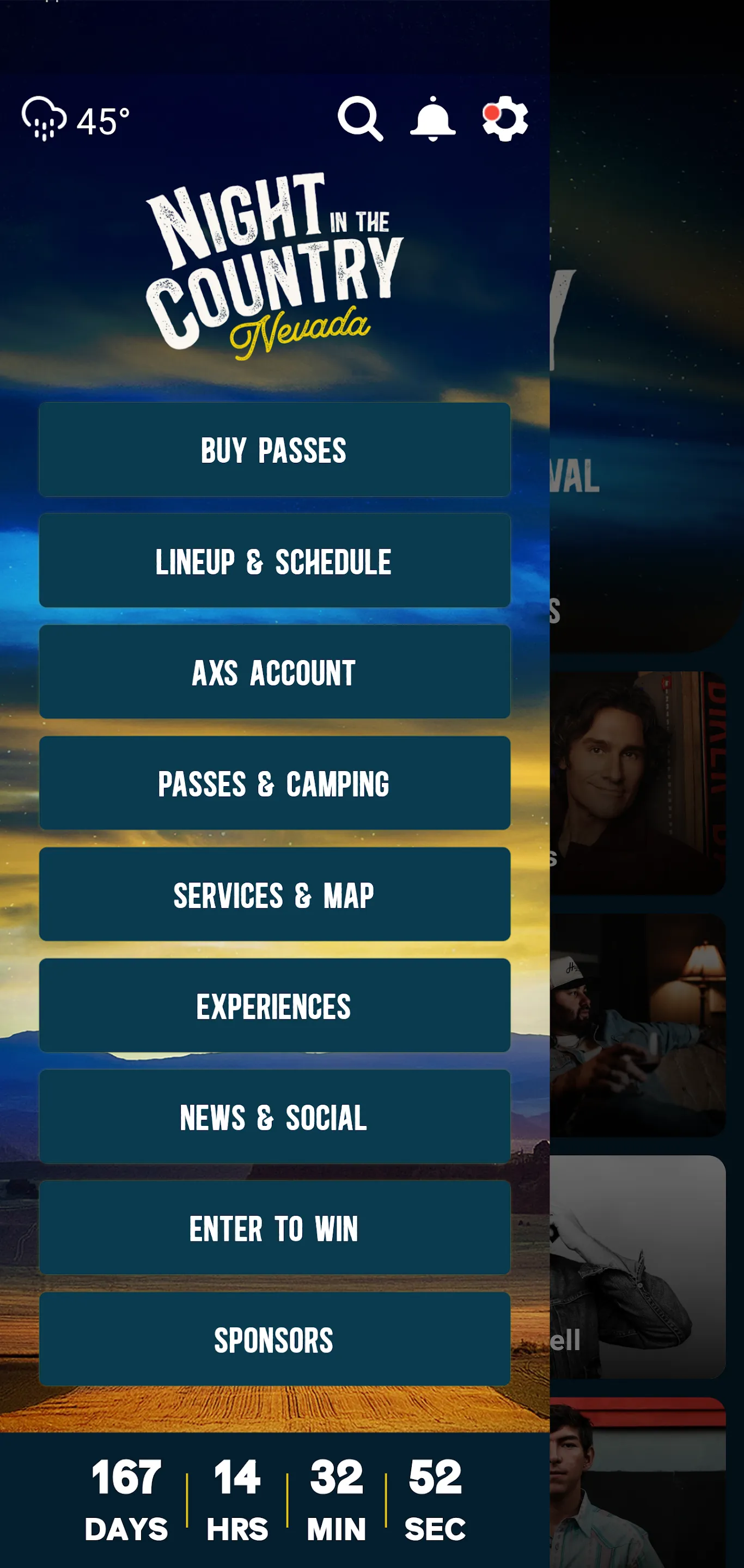Explore the Experiences section
Image resolution: width=744 pixels, height=1568 pixels.
click(x=274, y=1007)
